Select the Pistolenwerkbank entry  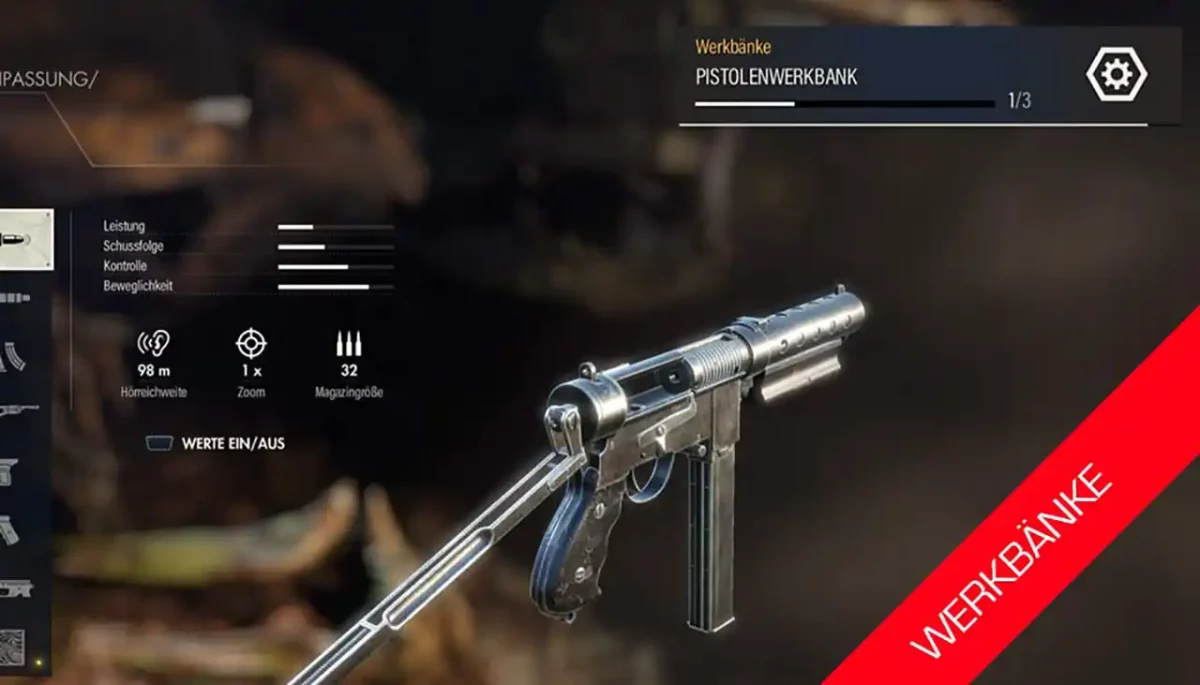pyautogui.click(x=776, y=77)
